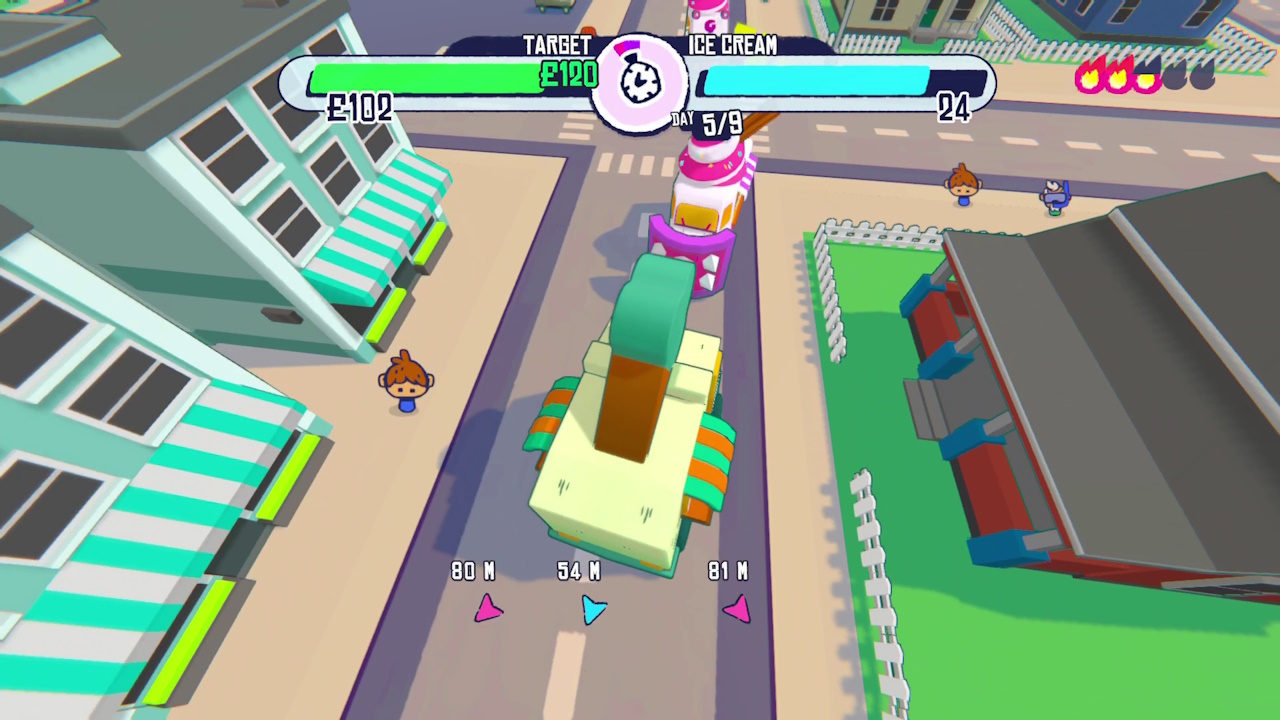Click the pedestrian near the teal building
Viewport: 1280px width, 720px height.
pyautogui.click(x=405, y=385)
